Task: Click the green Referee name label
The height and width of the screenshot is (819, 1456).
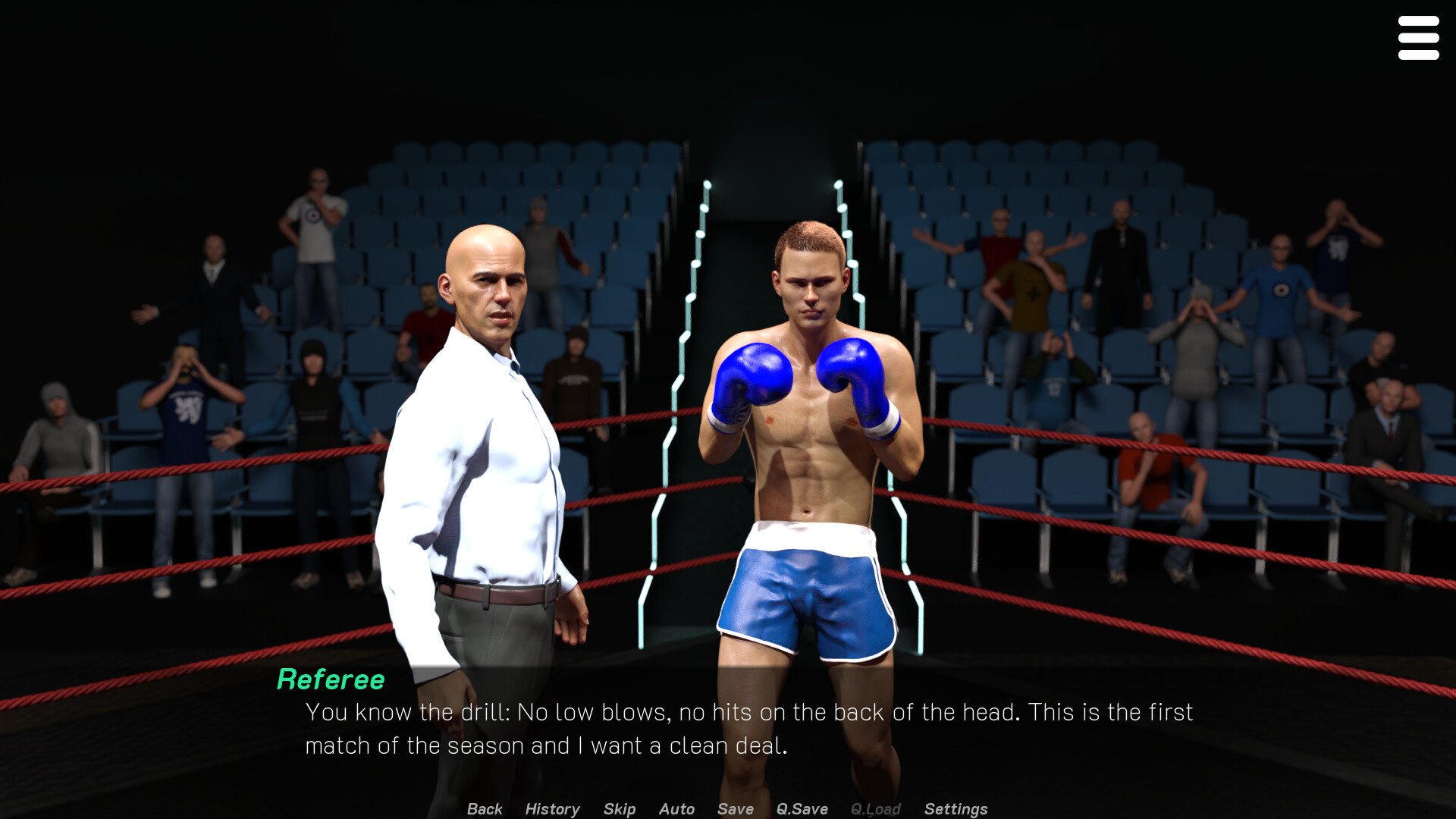Action: click(x=331, y=679)
